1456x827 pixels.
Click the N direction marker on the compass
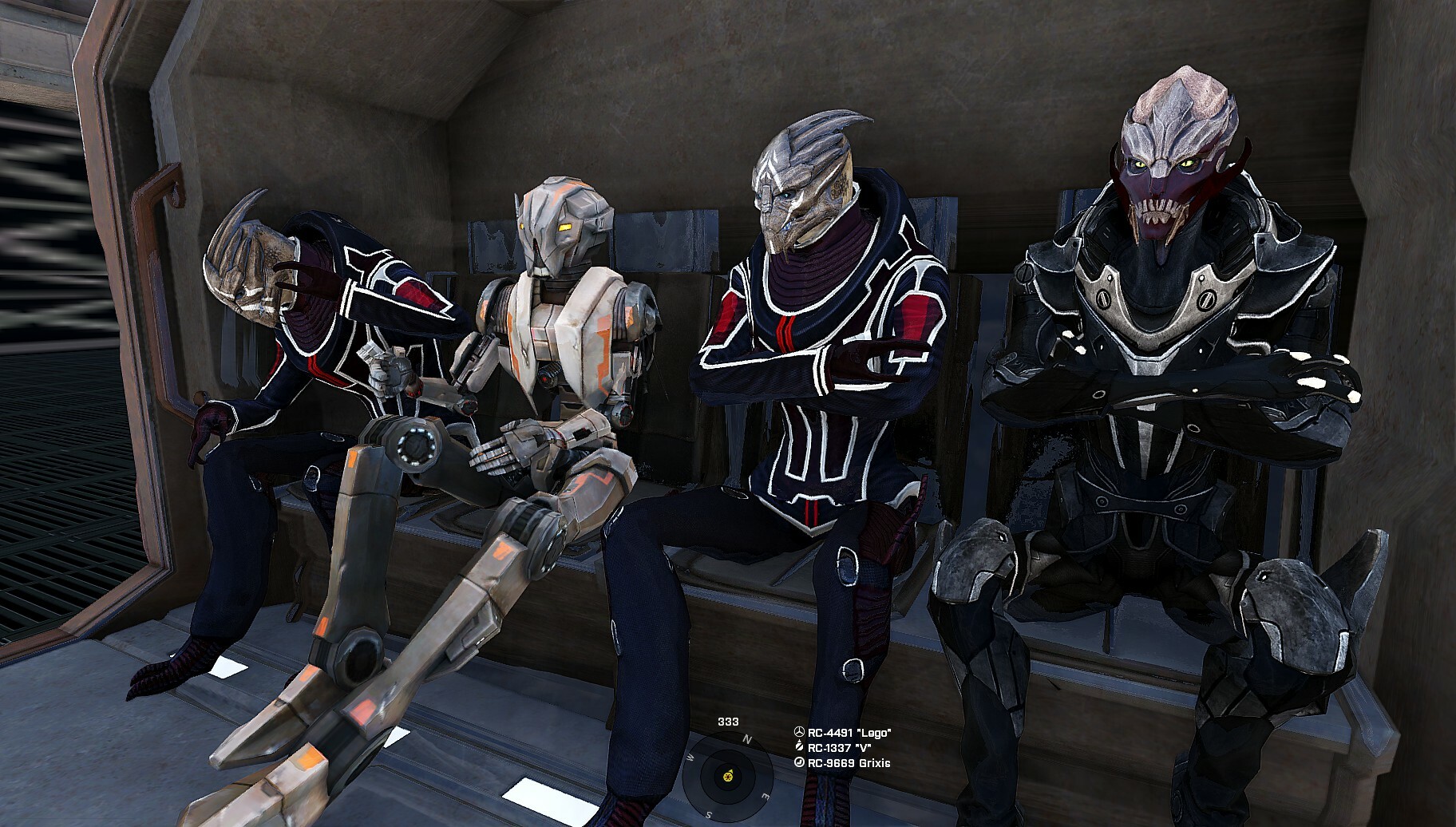coord(746,738)
